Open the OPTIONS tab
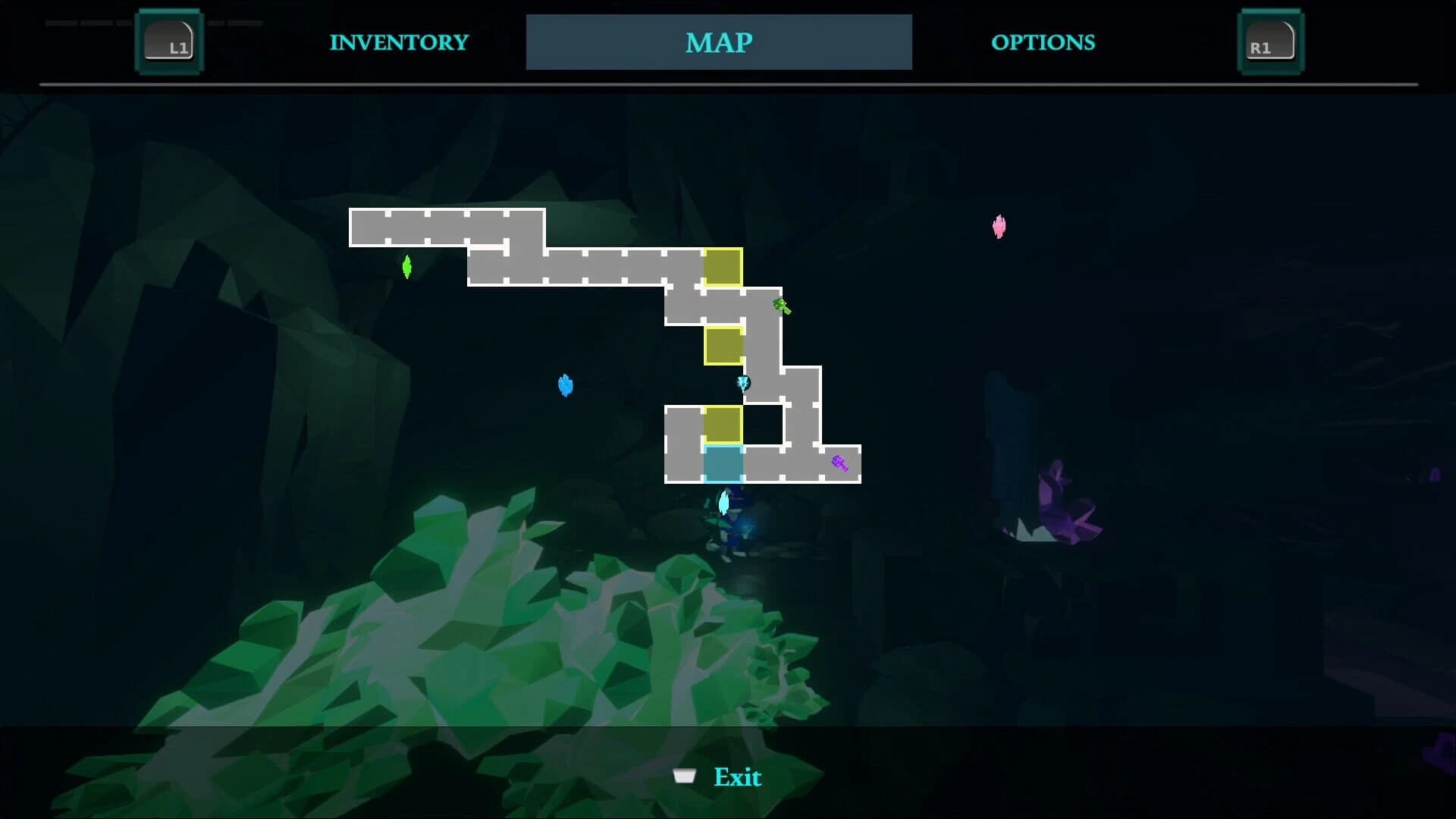 (x=1043, y=42)
